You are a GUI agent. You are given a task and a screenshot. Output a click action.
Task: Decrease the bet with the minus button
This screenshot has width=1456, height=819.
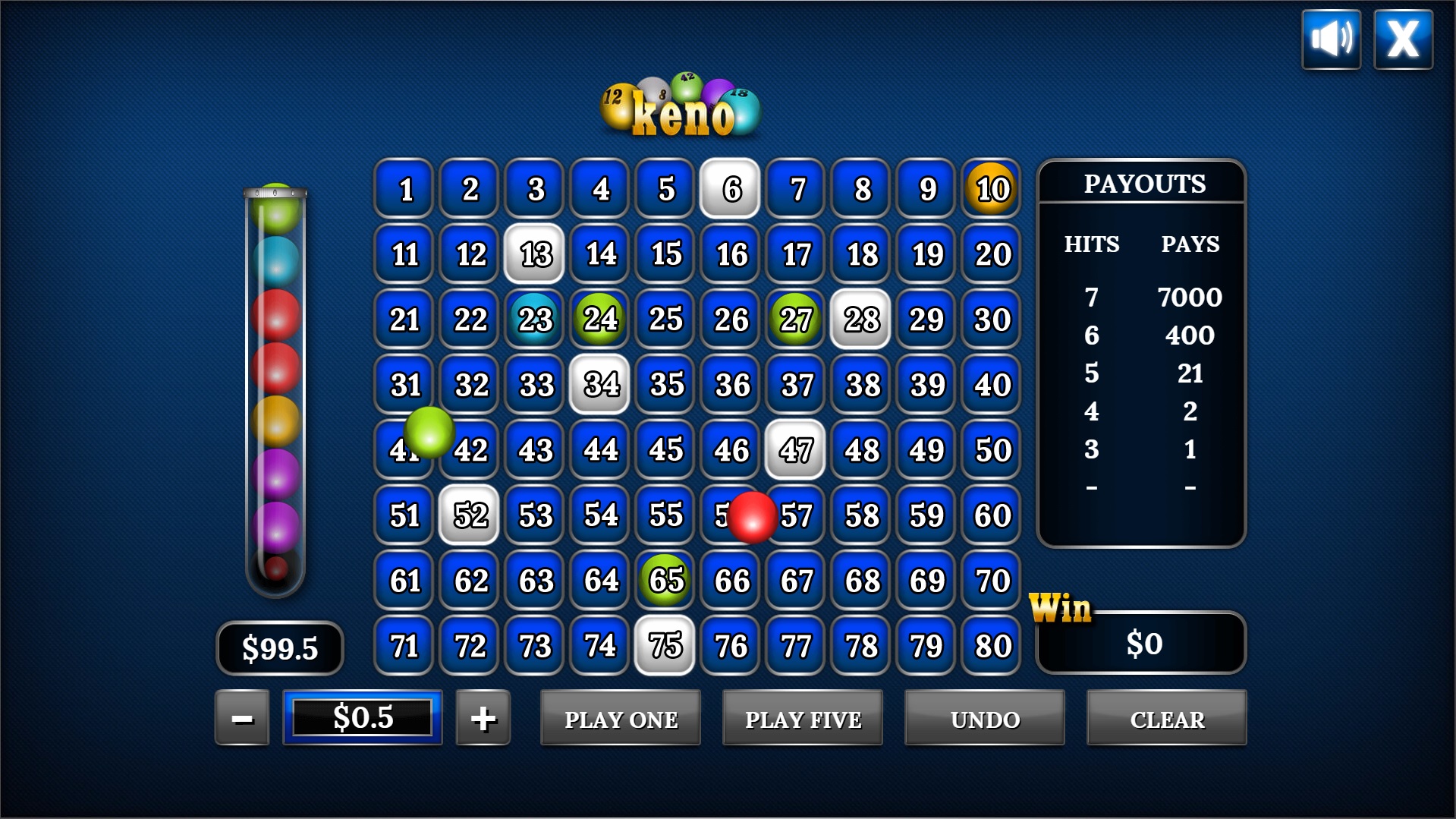[x=241, y=717]
